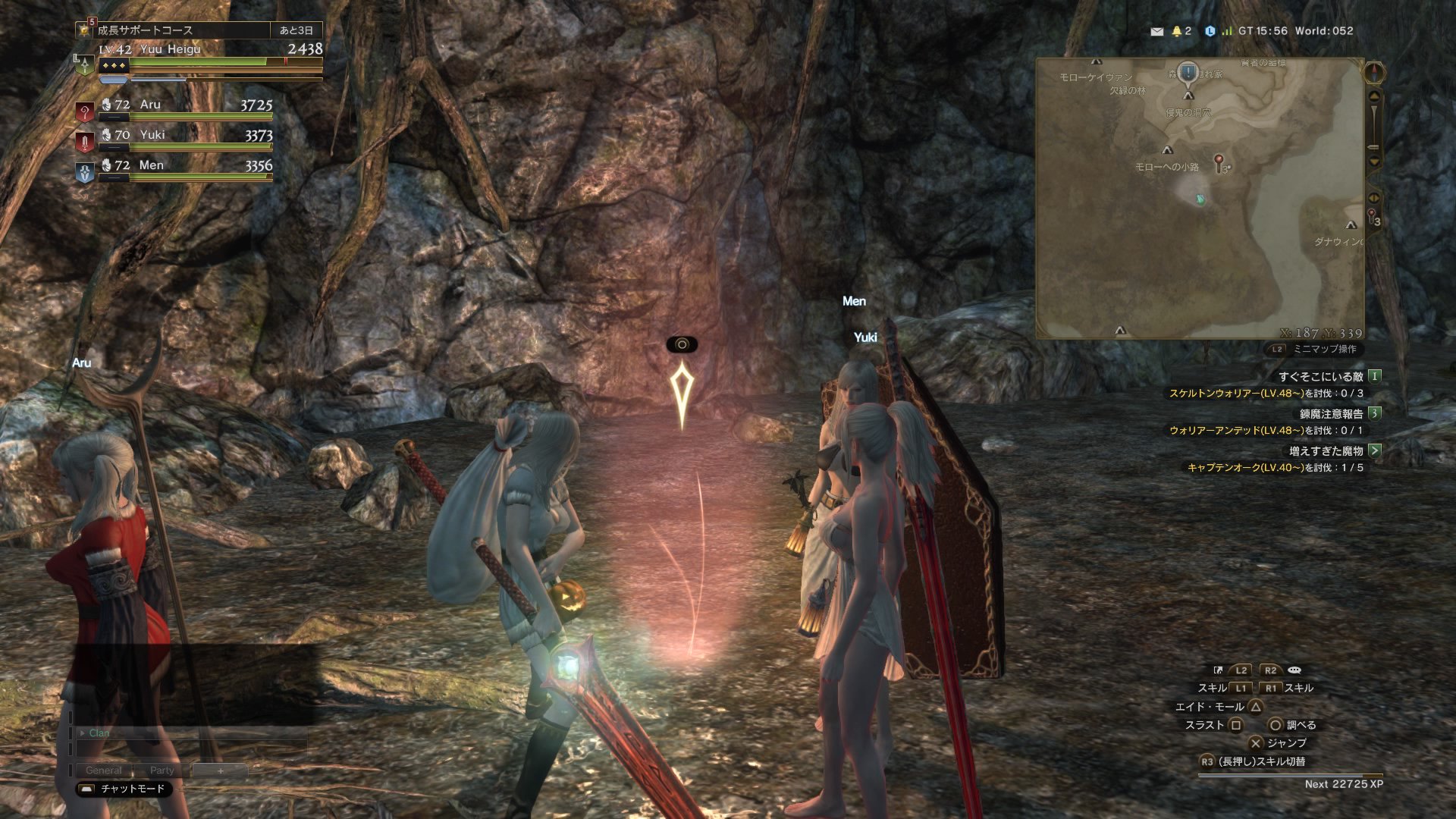Screen dimensions: 1456x819
Task: Click the red pin marker on the minimap
Action: pyautogui.click(x=1219, y=161)
